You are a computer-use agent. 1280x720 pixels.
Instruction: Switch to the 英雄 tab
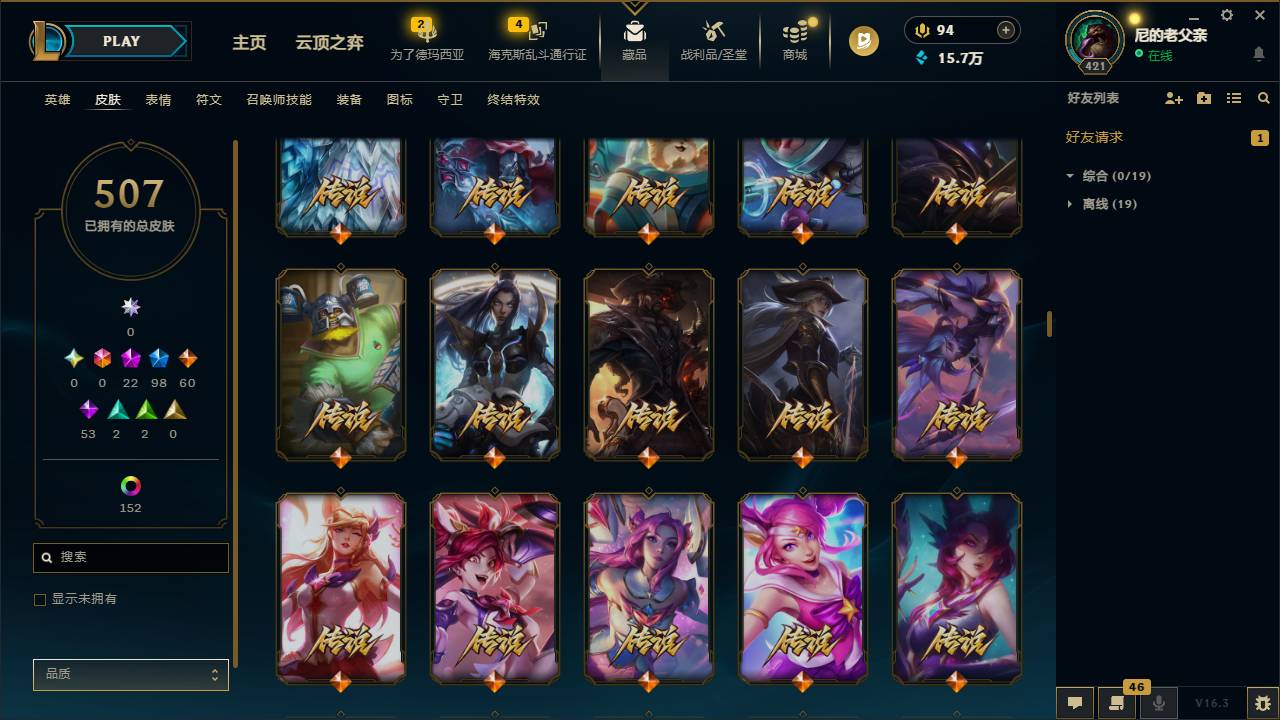(57, 100)
